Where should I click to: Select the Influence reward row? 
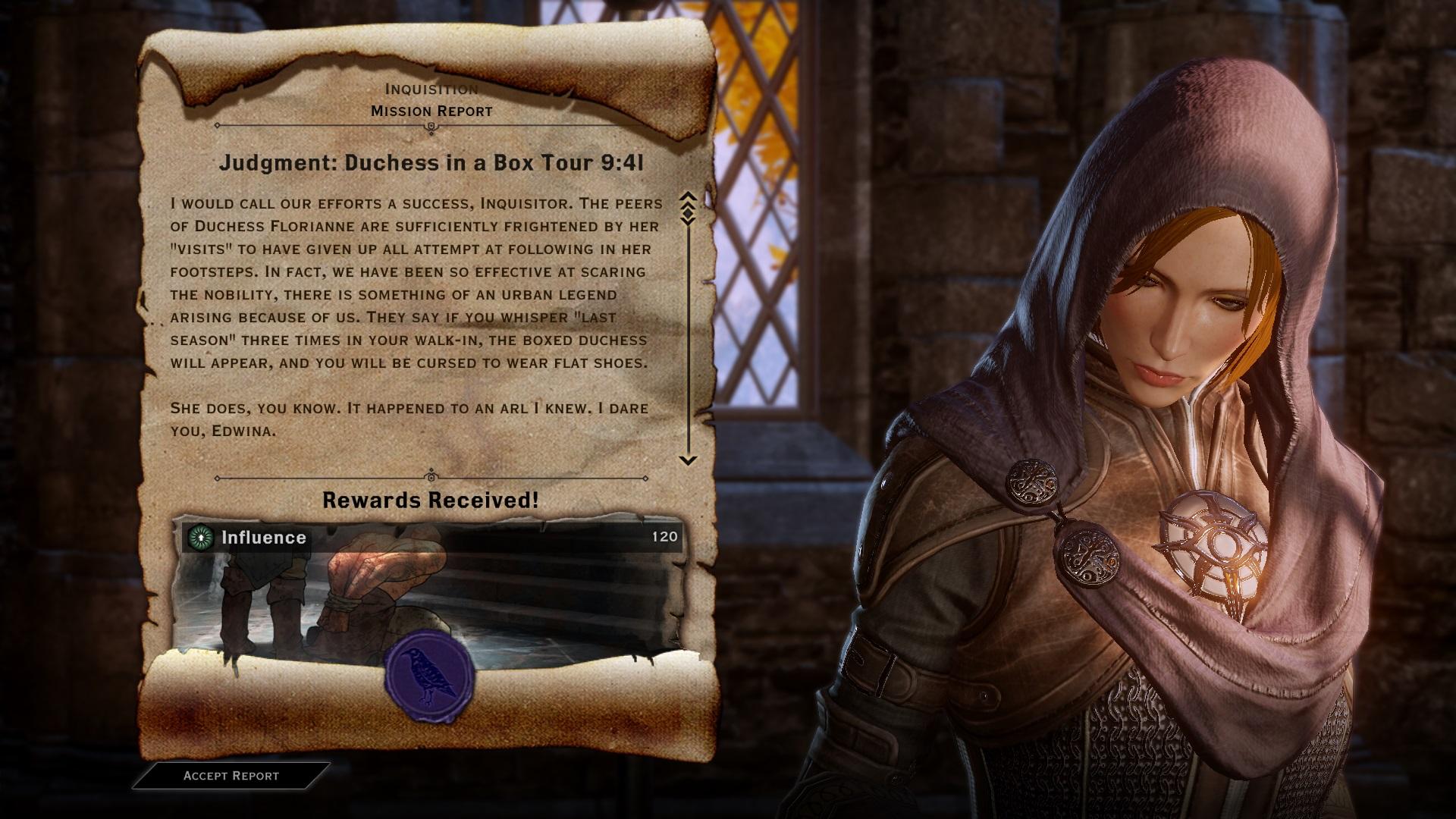[x=432, y=538]
